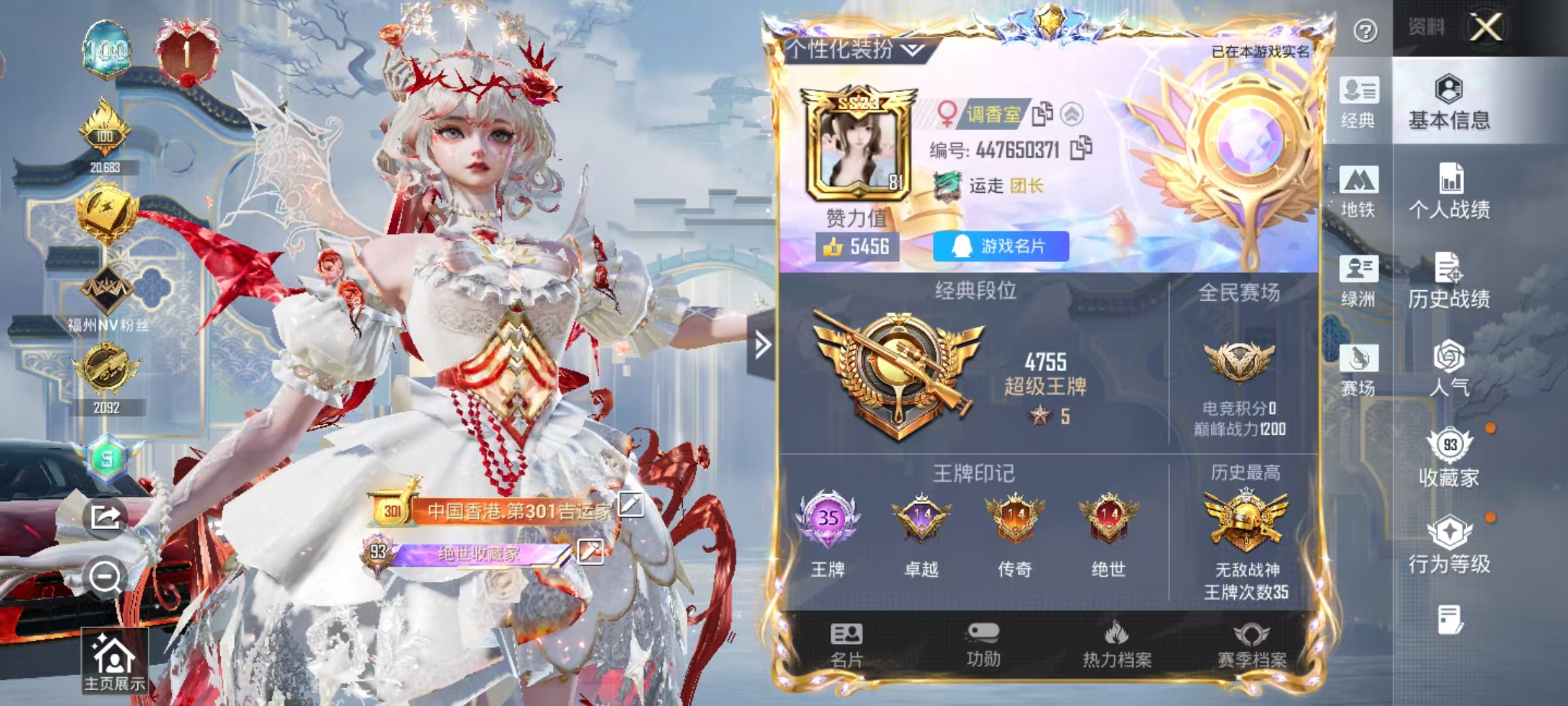Click the blue 游戏名片 game card button

point(1001,246)
